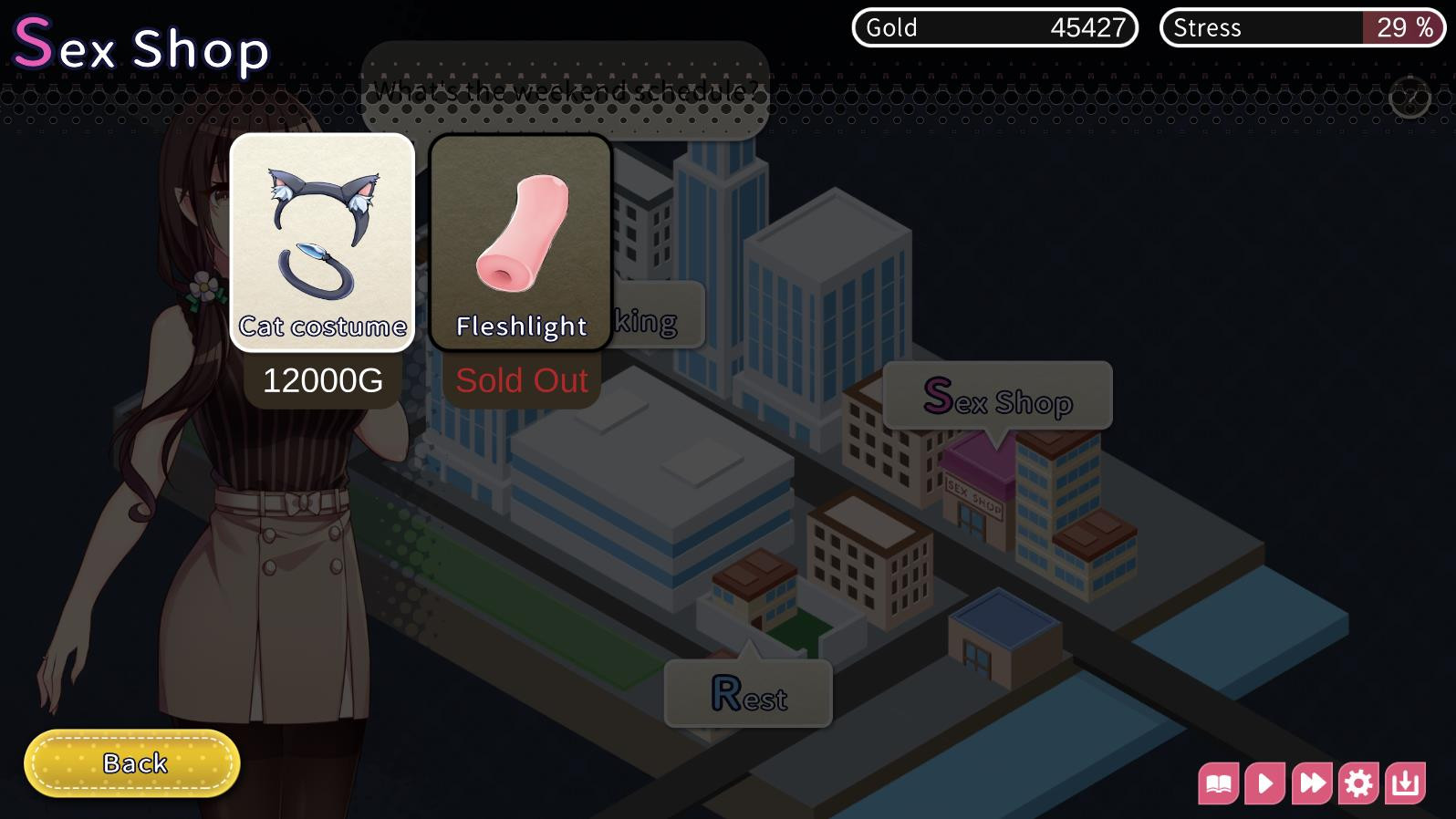
Task: Click the Sex Shop map marker
Action: 997,396
